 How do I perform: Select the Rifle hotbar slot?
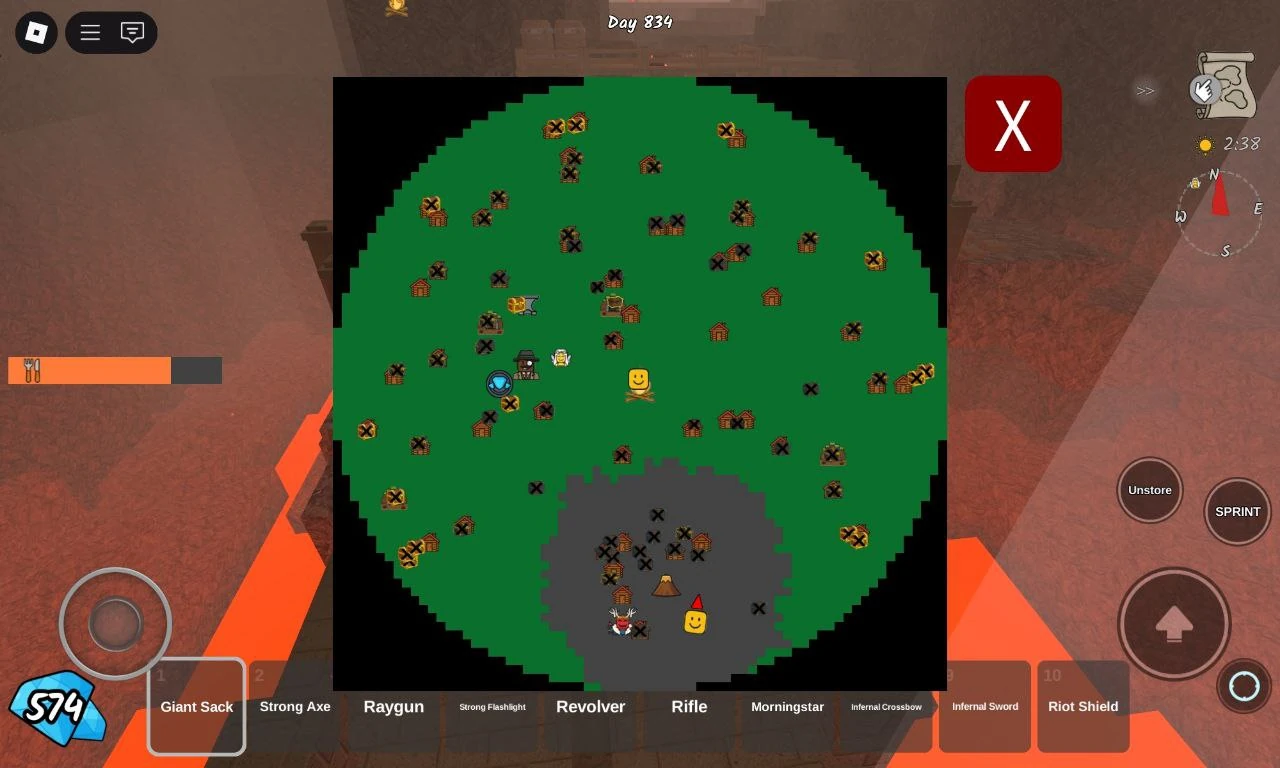tap(689, 706)
